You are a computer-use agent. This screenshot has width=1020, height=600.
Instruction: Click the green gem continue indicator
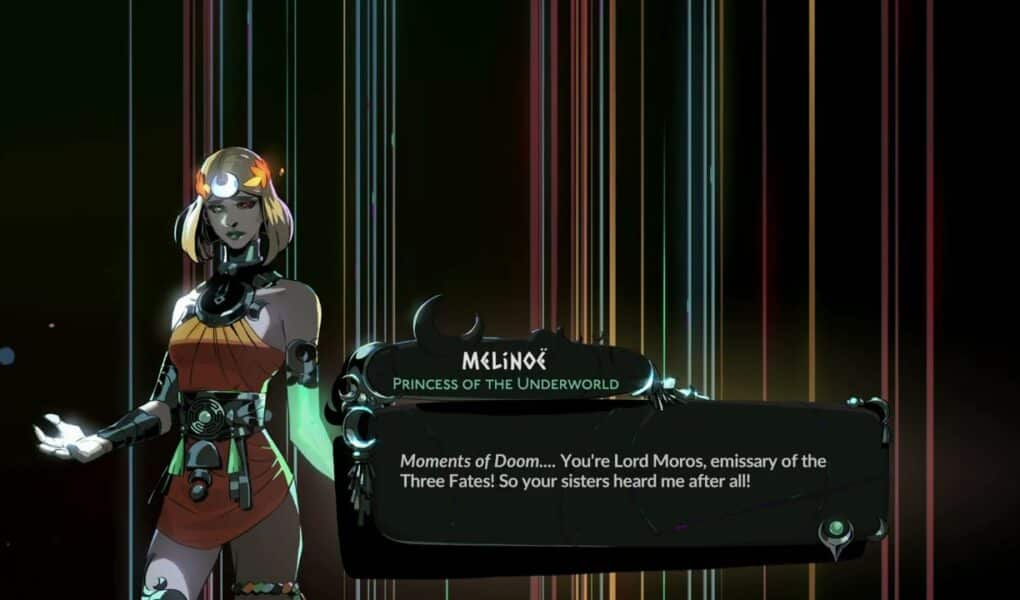pos(836,529)
